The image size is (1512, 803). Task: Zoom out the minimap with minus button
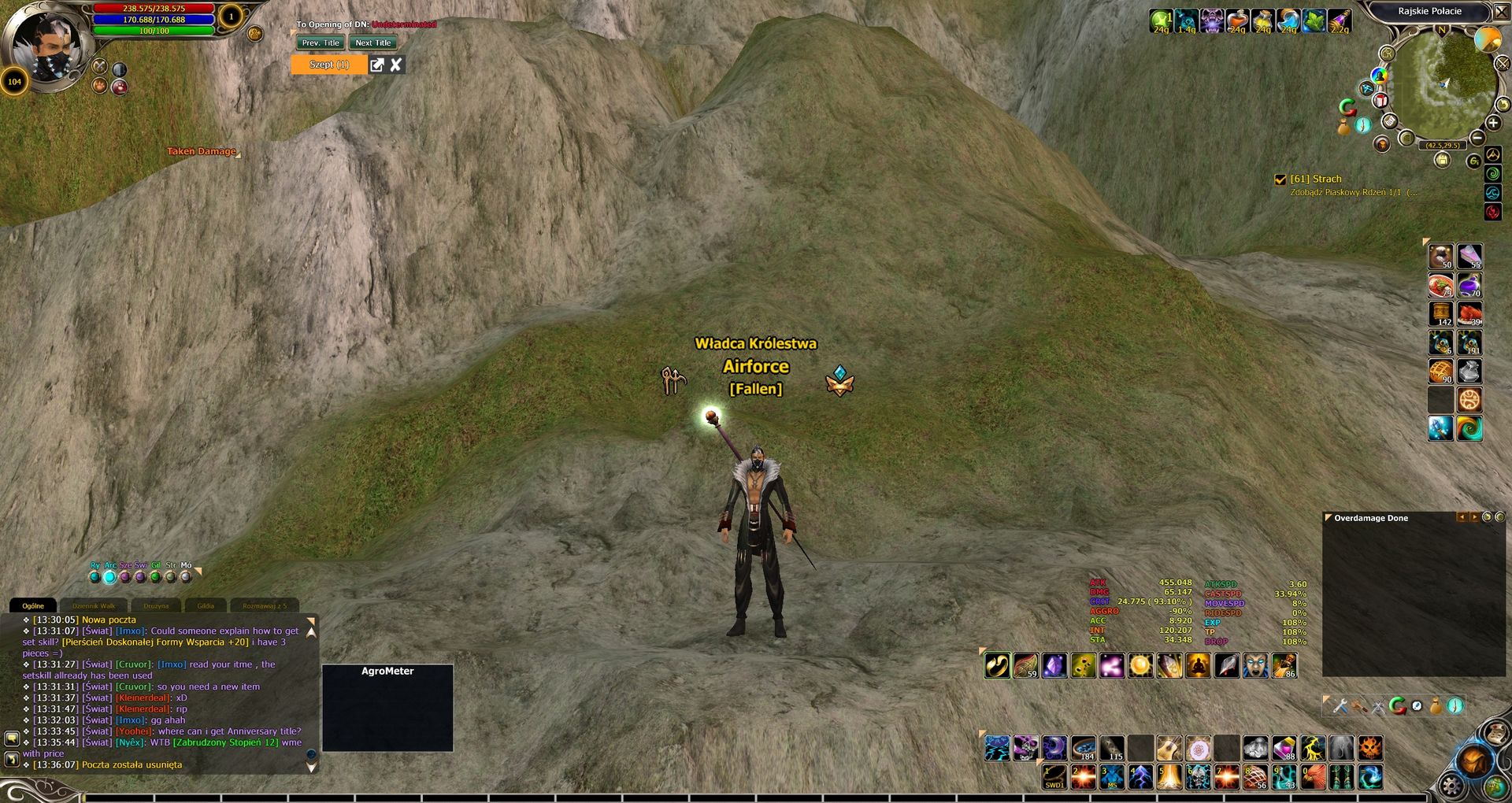coord(1477,139)
